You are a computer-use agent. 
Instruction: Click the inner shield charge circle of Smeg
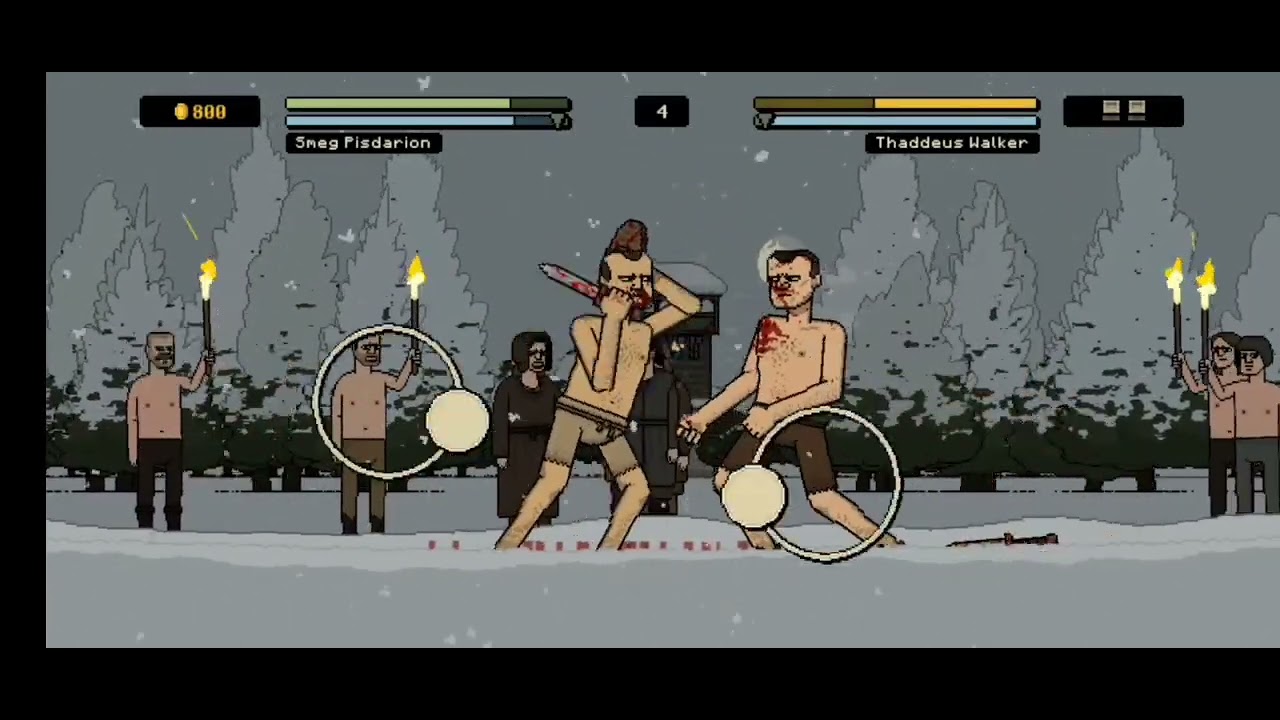coord(457,423)
